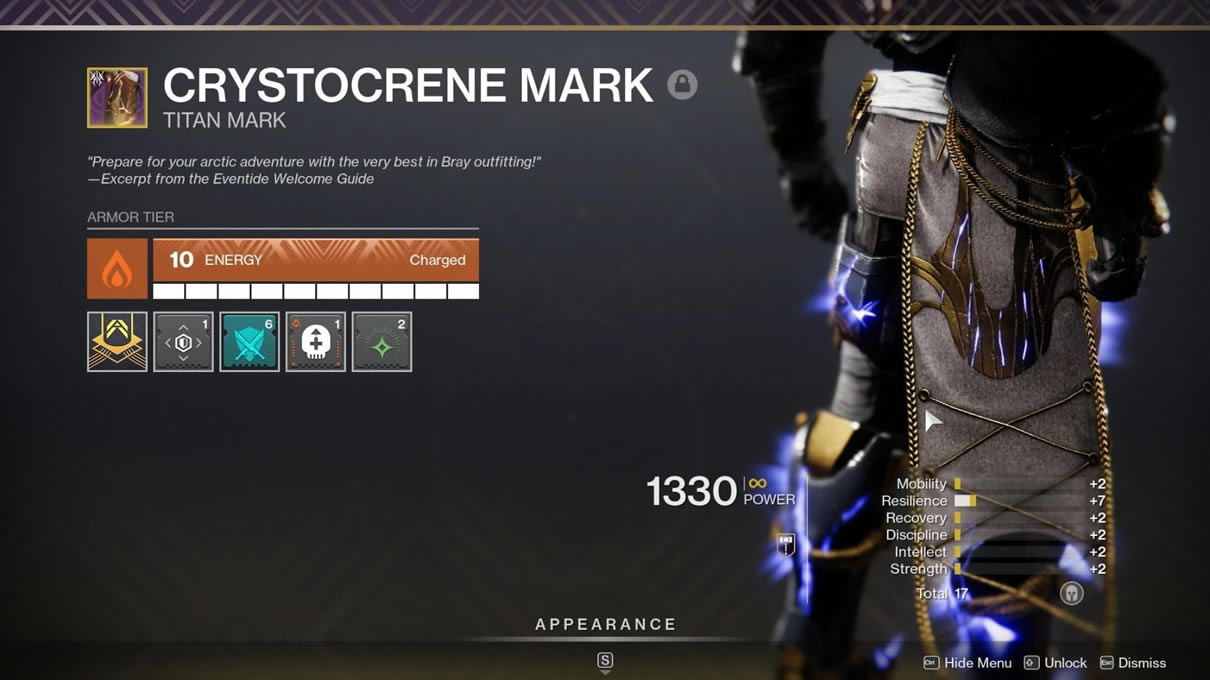This screenshot has height=680, width=1210.
Task: Select the general armor mod slot costing 1
Action: 183,342
